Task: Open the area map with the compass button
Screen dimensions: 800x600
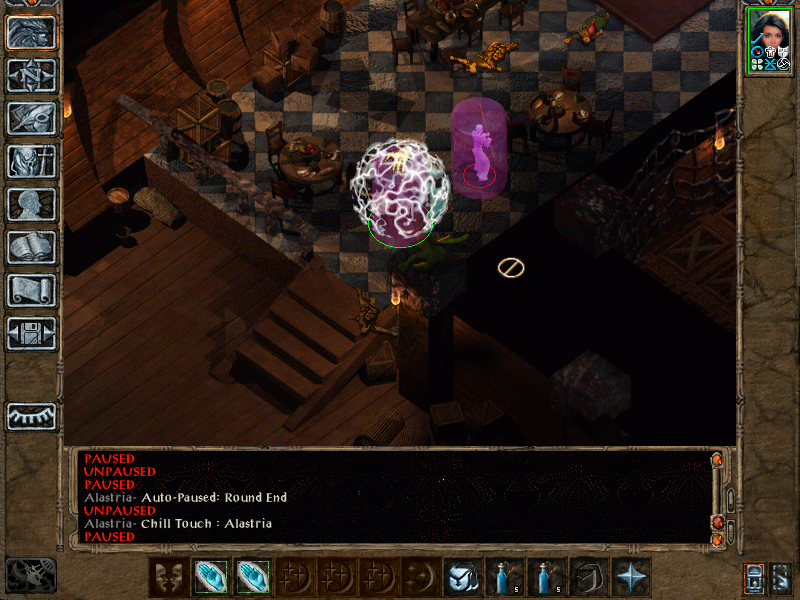Action: [31, 75]
